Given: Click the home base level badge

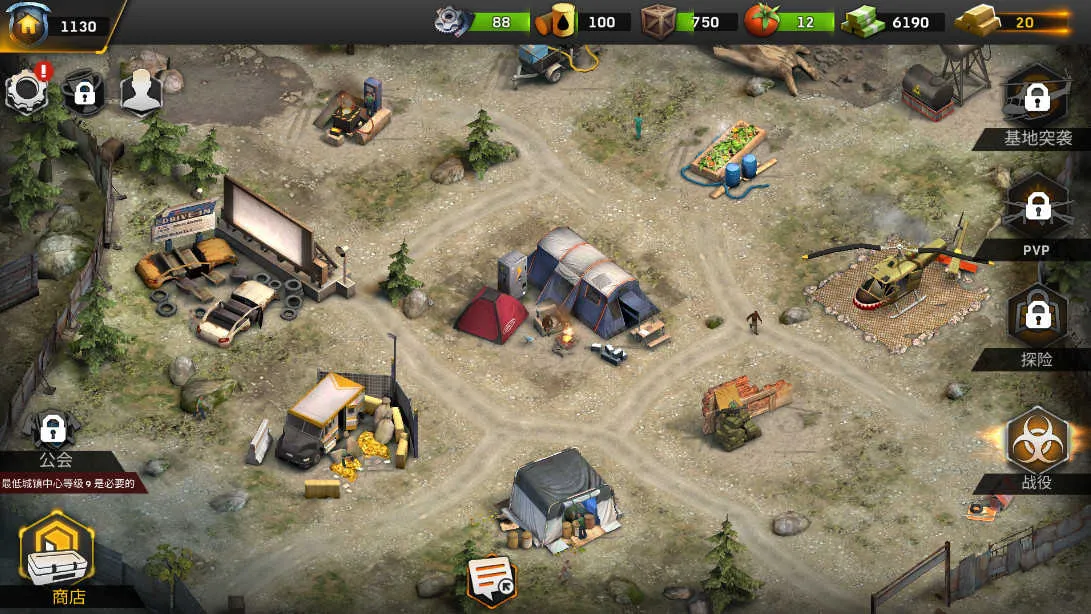Looking at the screenshot, I should click(28, 25).
